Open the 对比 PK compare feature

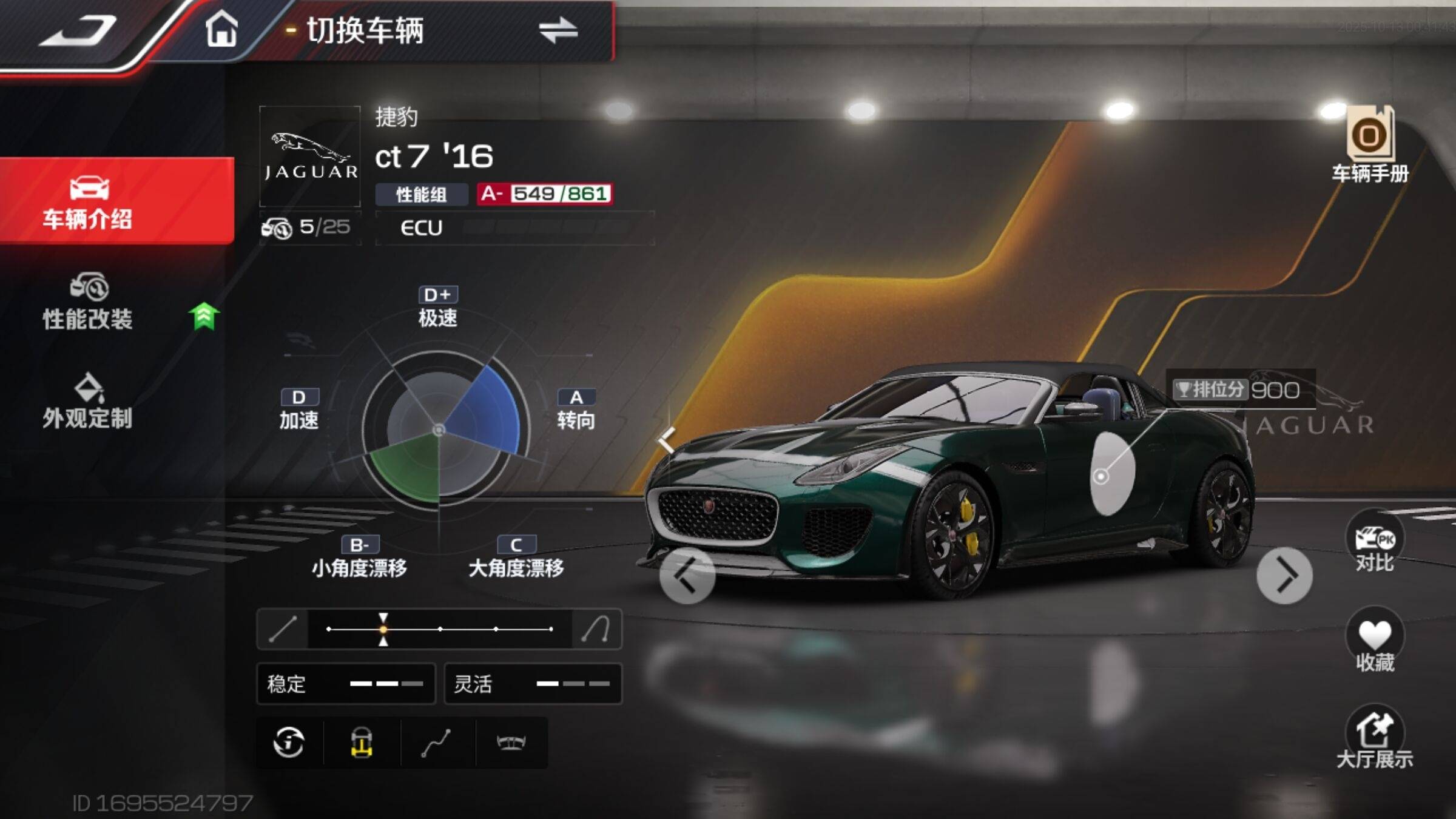pyautogui.click(x=1375, y=542)
